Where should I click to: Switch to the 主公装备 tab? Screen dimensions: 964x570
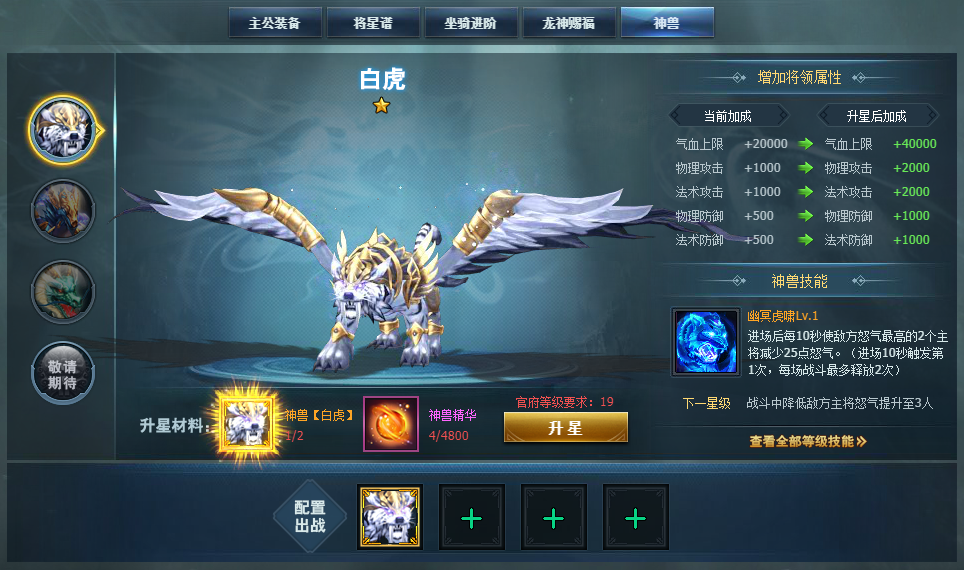pyautogui.click(x=274, y=23)
